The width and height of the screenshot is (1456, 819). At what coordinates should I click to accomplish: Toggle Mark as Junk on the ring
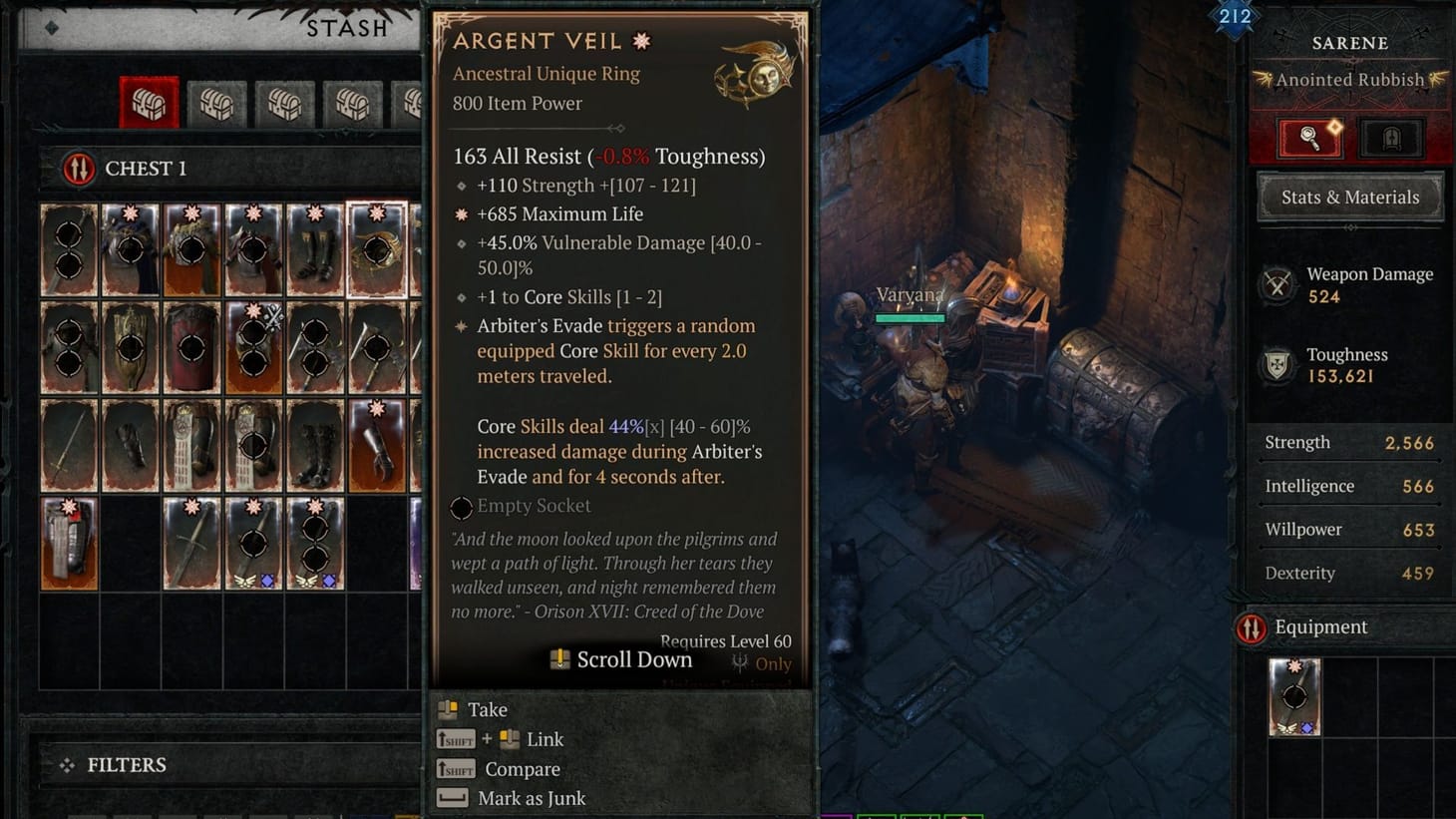530,797
